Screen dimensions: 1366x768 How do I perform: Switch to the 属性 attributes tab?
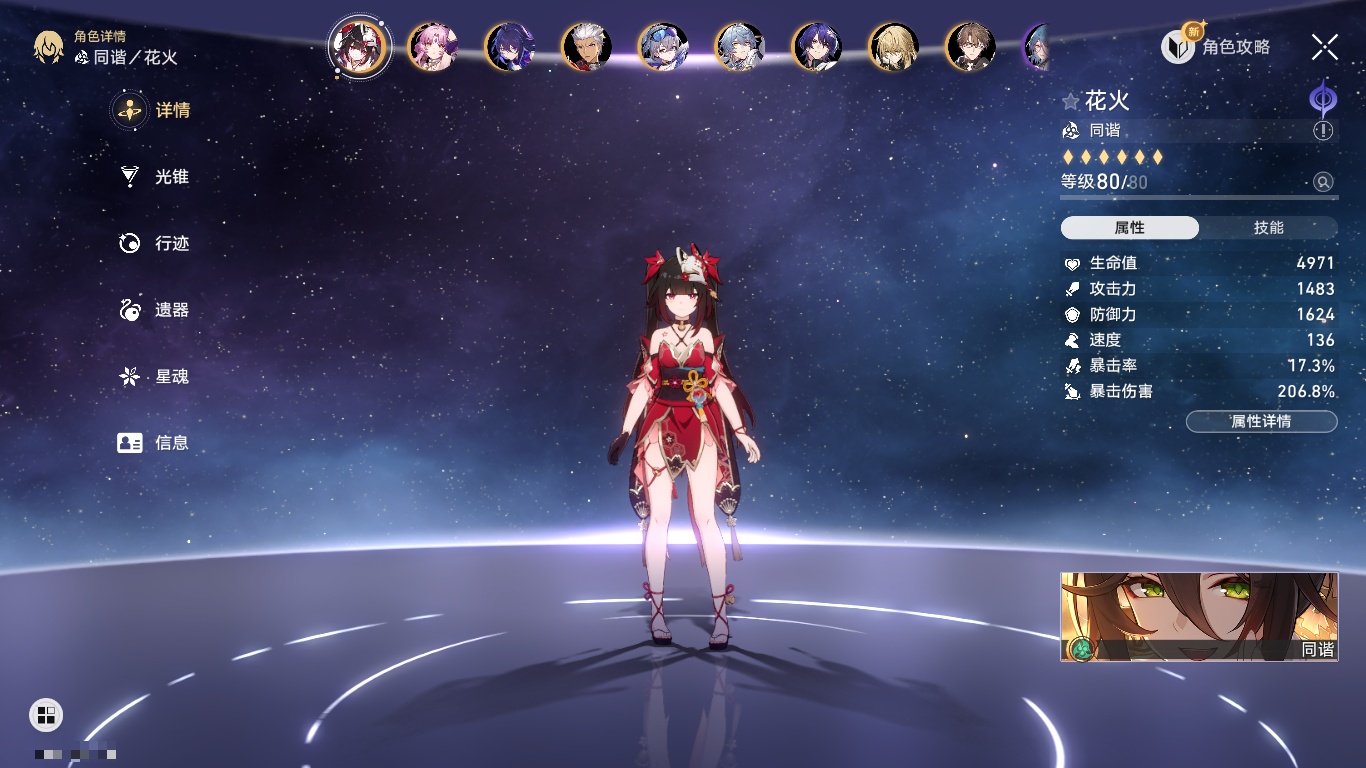click(x=1130, y=228)
